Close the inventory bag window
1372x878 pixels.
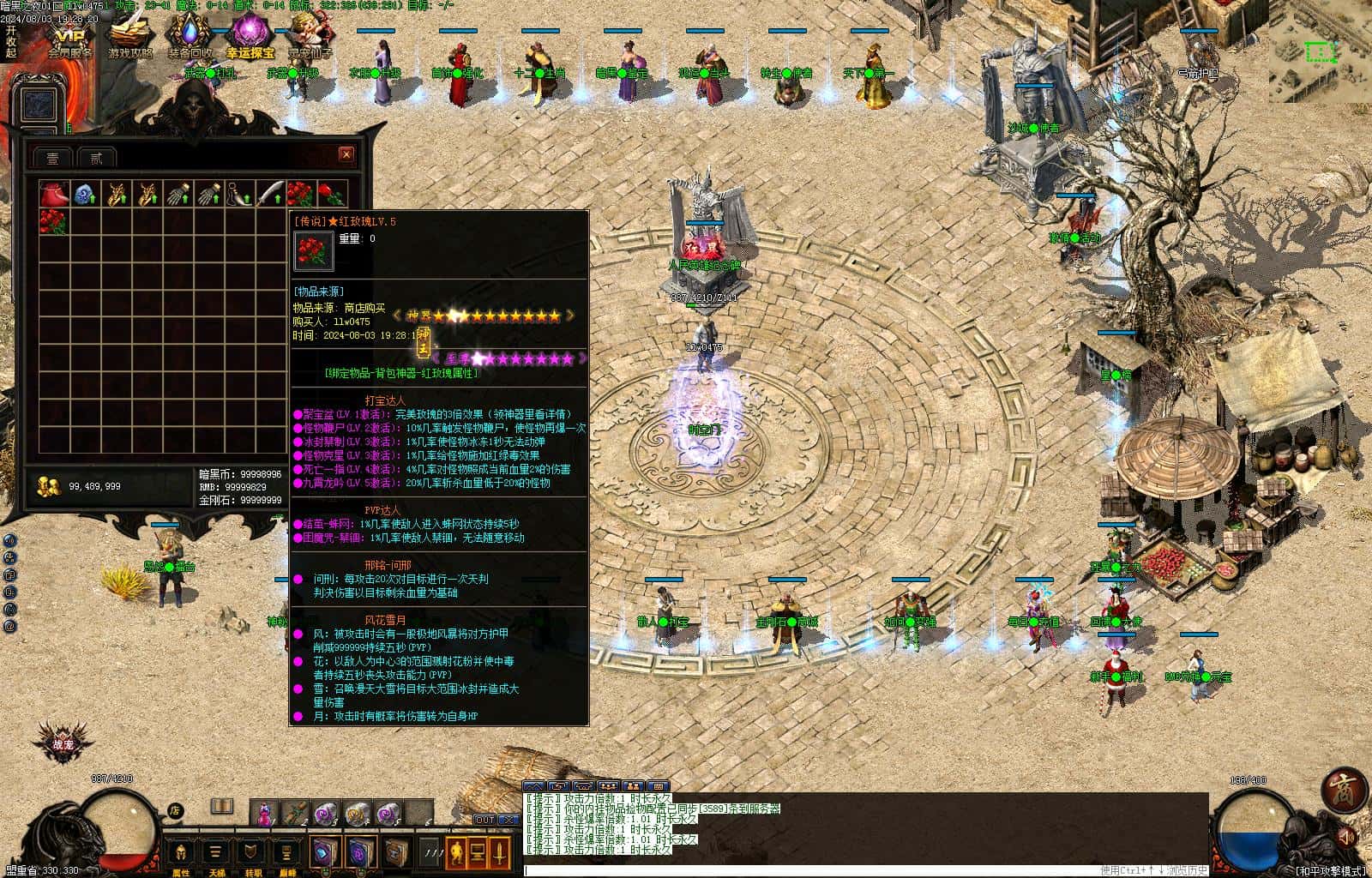[x=346, y=154]
